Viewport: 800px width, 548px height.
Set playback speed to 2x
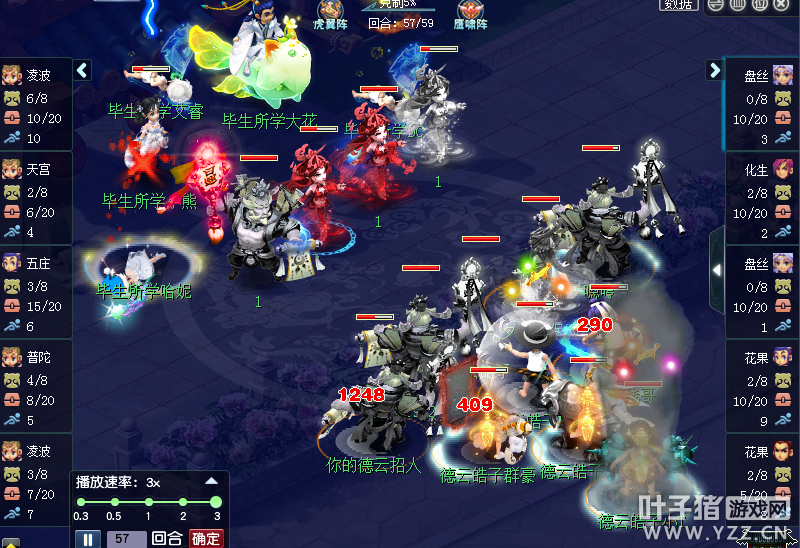point(183,502)
